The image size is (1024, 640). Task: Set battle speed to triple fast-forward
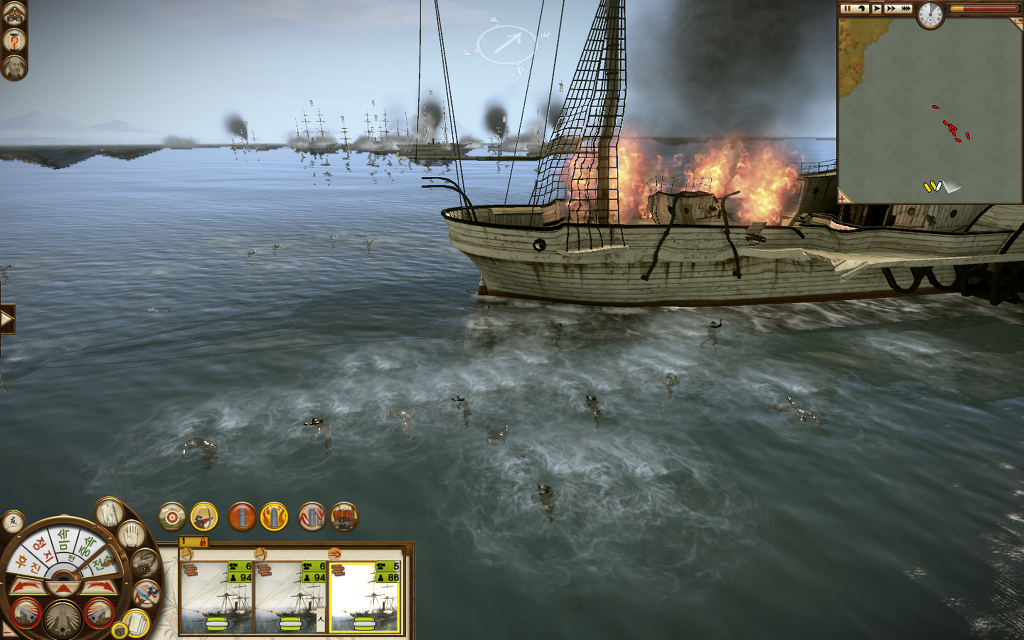point(905,8)
